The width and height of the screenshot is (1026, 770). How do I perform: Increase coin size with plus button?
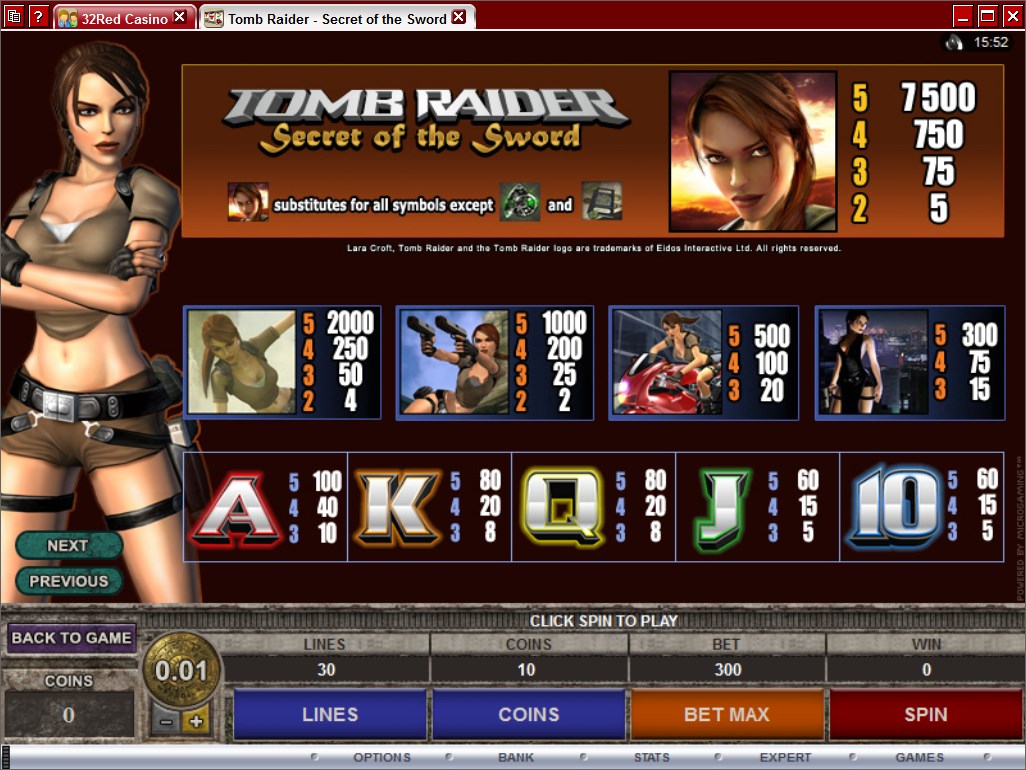(195, 721)
